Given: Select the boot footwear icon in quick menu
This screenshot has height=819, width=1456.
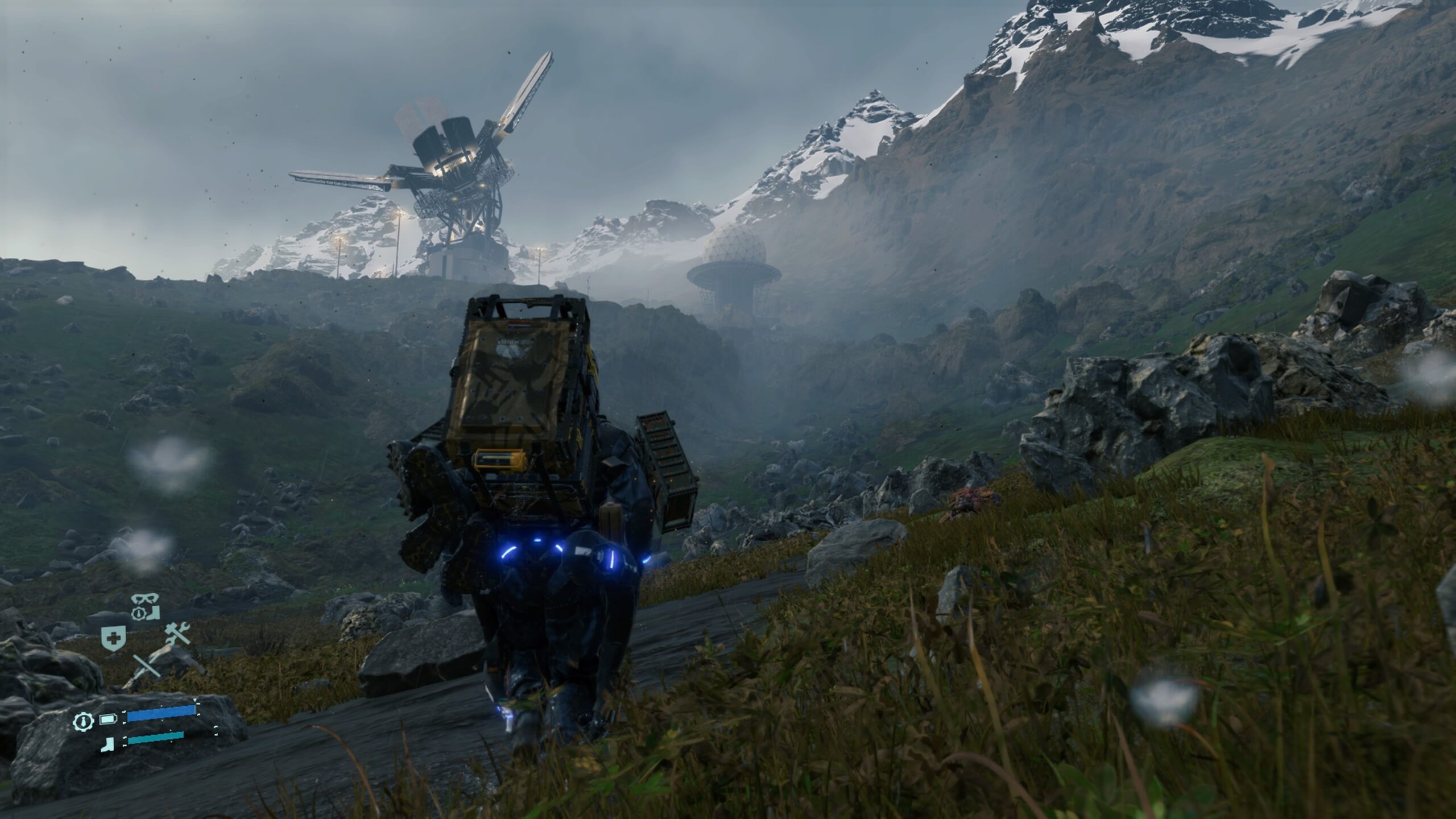Looking at the screenshot, I should 153,614.
